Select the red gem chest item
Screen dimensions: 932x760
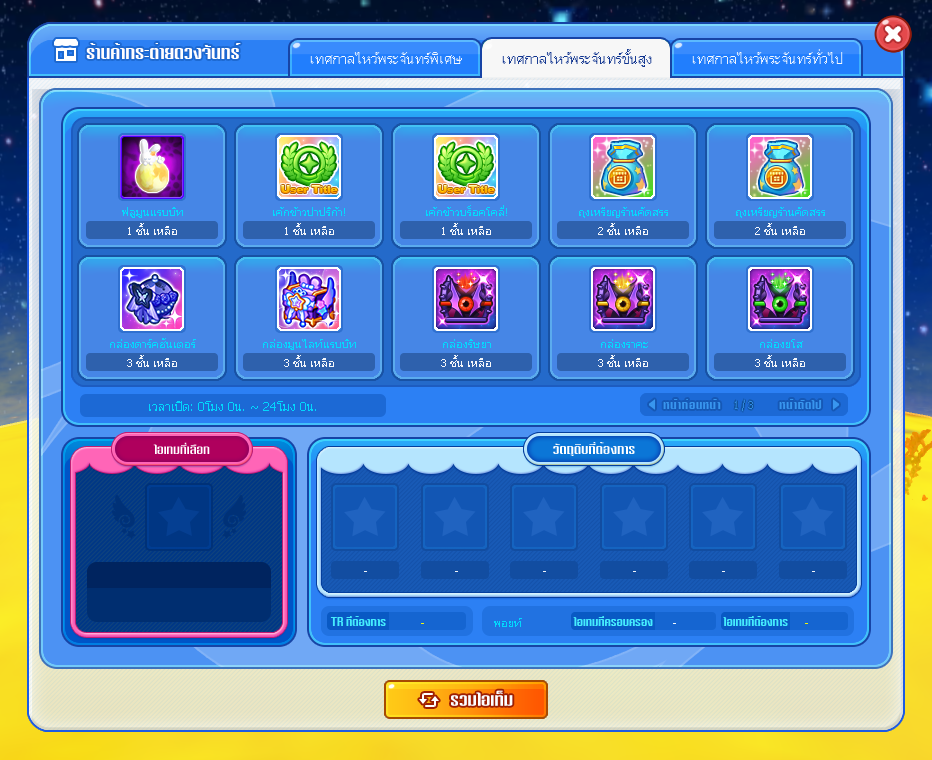pos(466,300)
